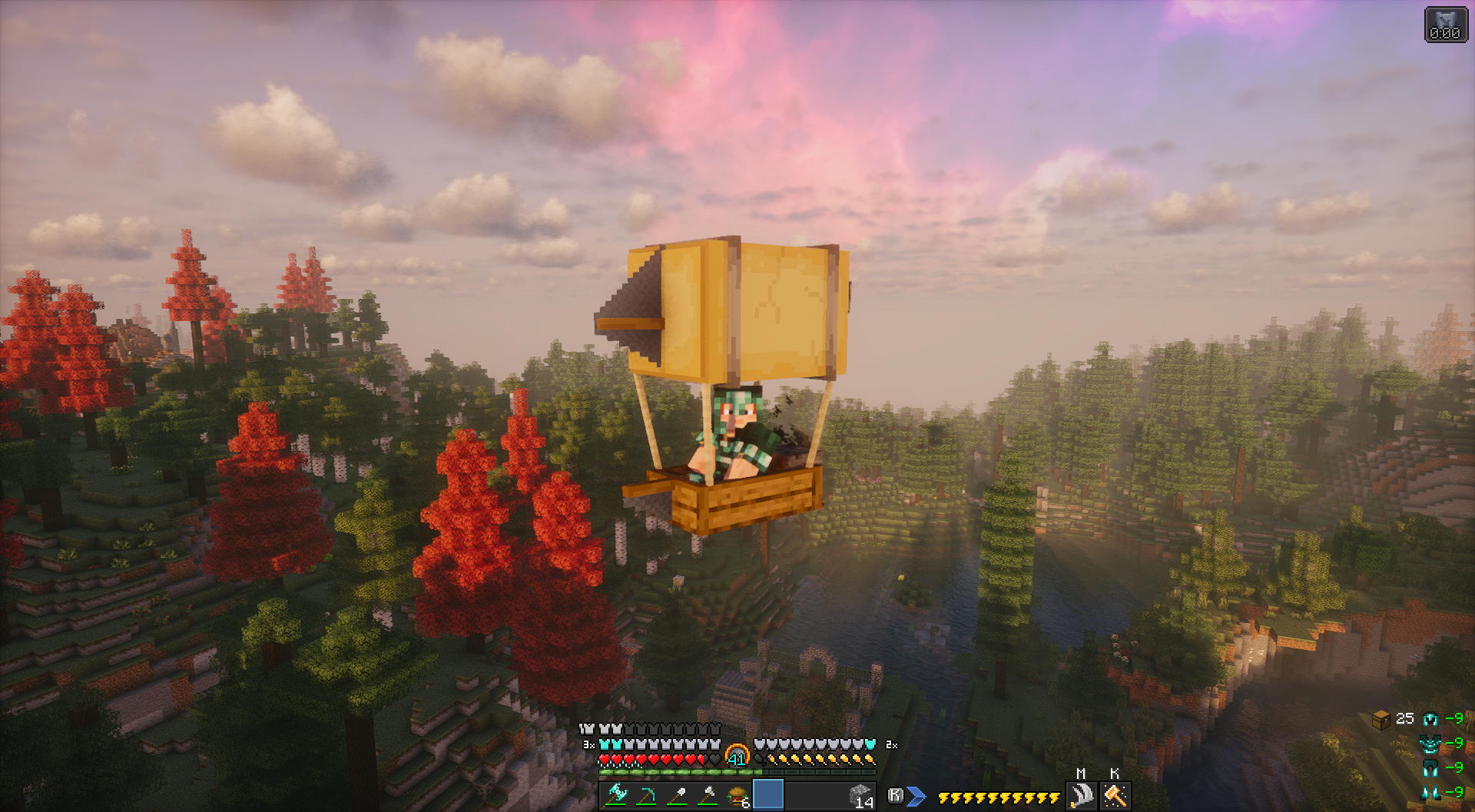
Task: Click the highlighted blue empty hotbar slot
Action: tap(768, 794)
